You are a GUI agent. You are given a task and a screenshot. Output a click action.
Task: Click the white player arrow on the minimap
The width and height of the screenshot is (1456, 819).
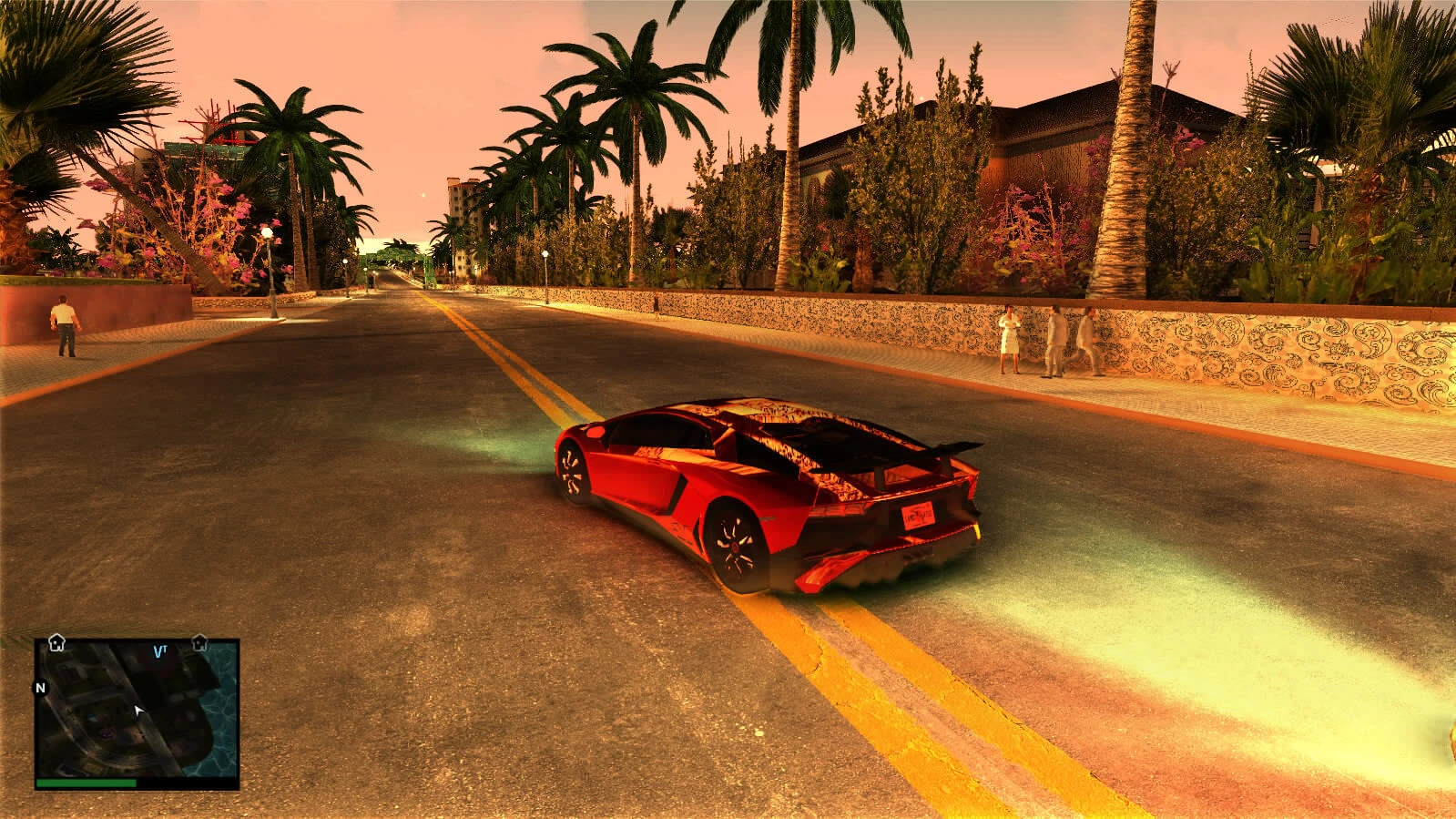(138, 711)
